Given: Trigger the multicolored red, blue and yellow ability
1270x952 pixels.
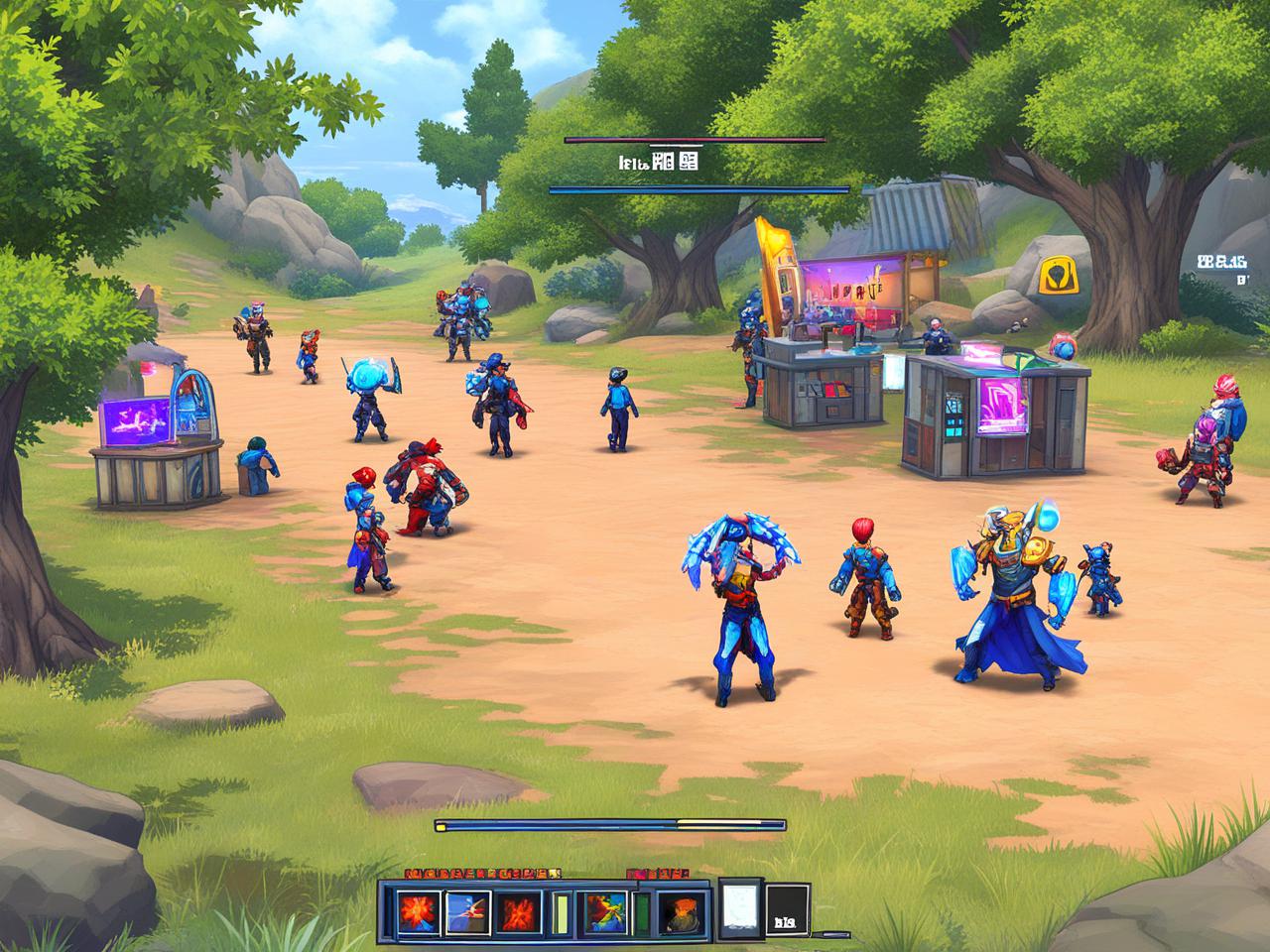Looking at the screenshot, I should [605, 912].
